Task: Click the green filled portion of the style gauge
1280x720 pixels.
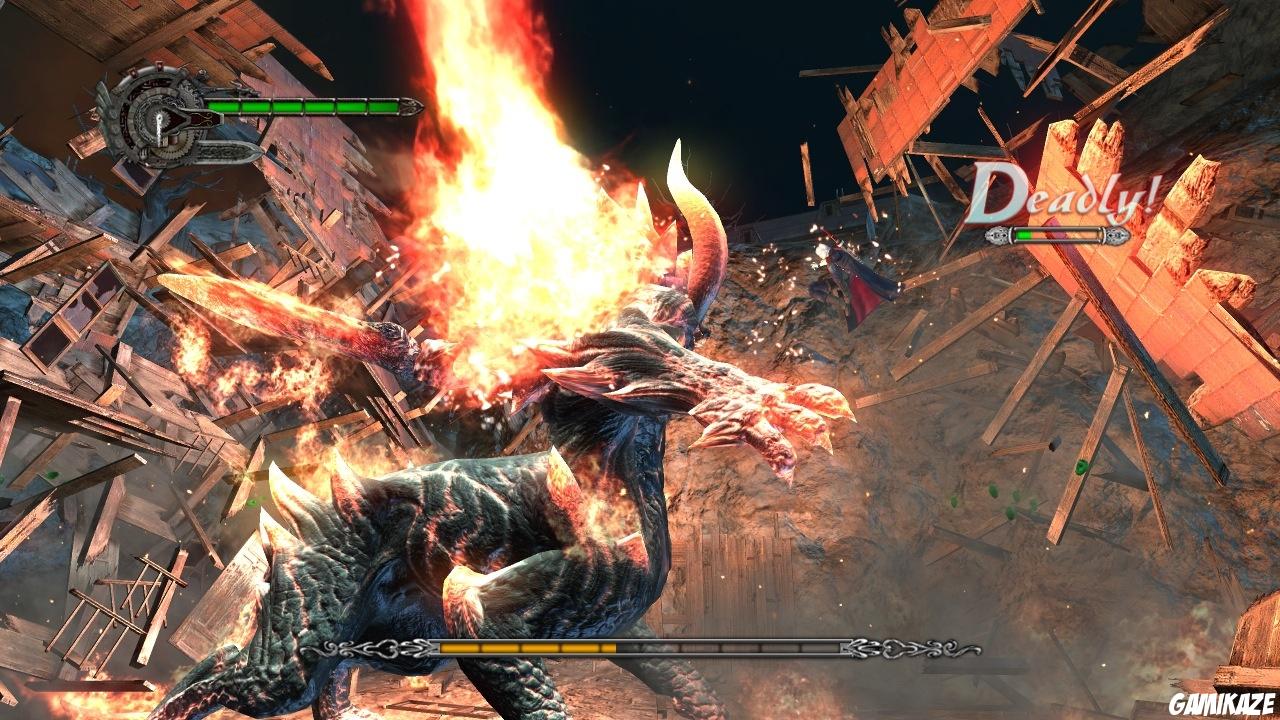Action: (x=1024, y=235)
